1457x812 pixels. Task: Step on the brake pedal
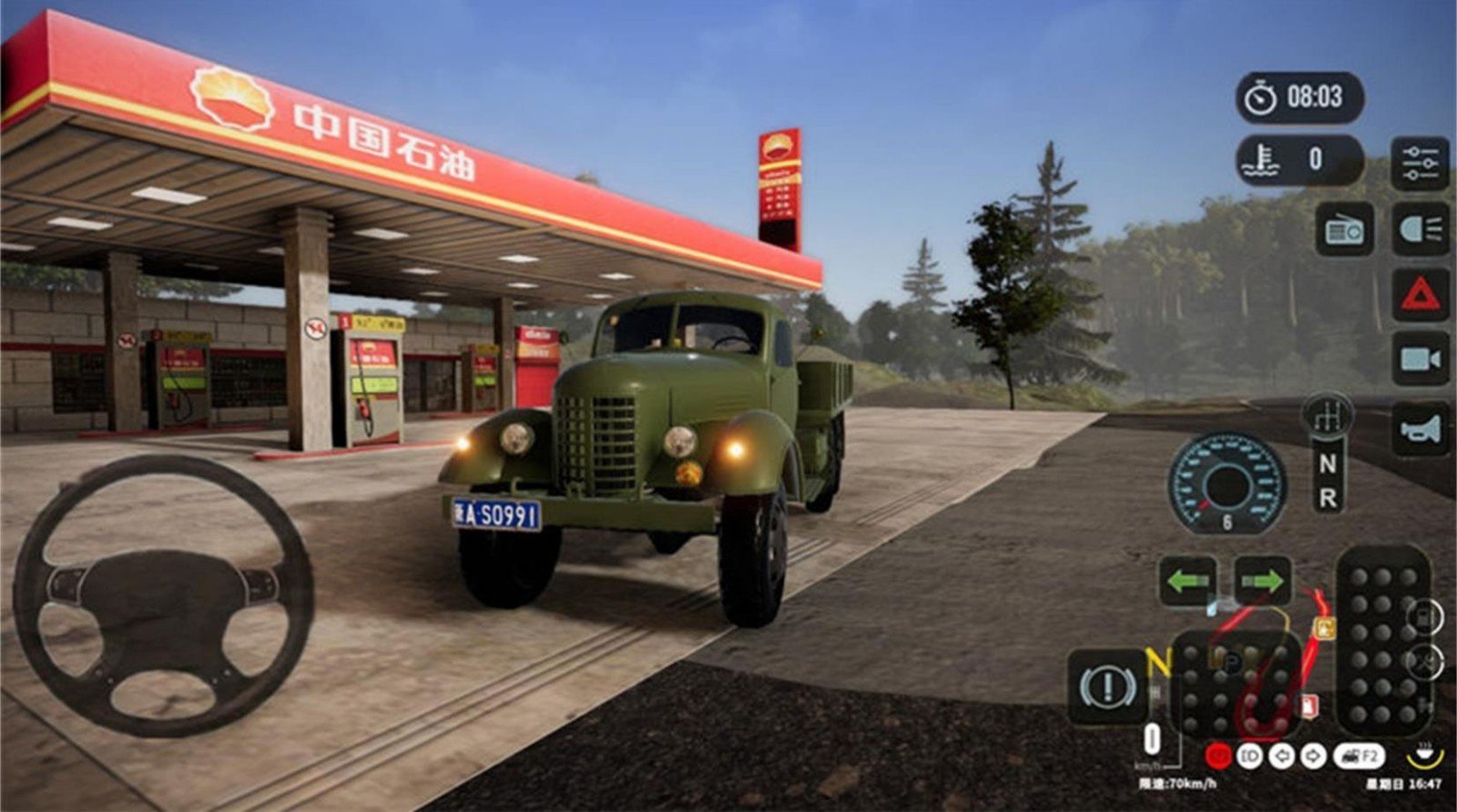[1238, 685]
